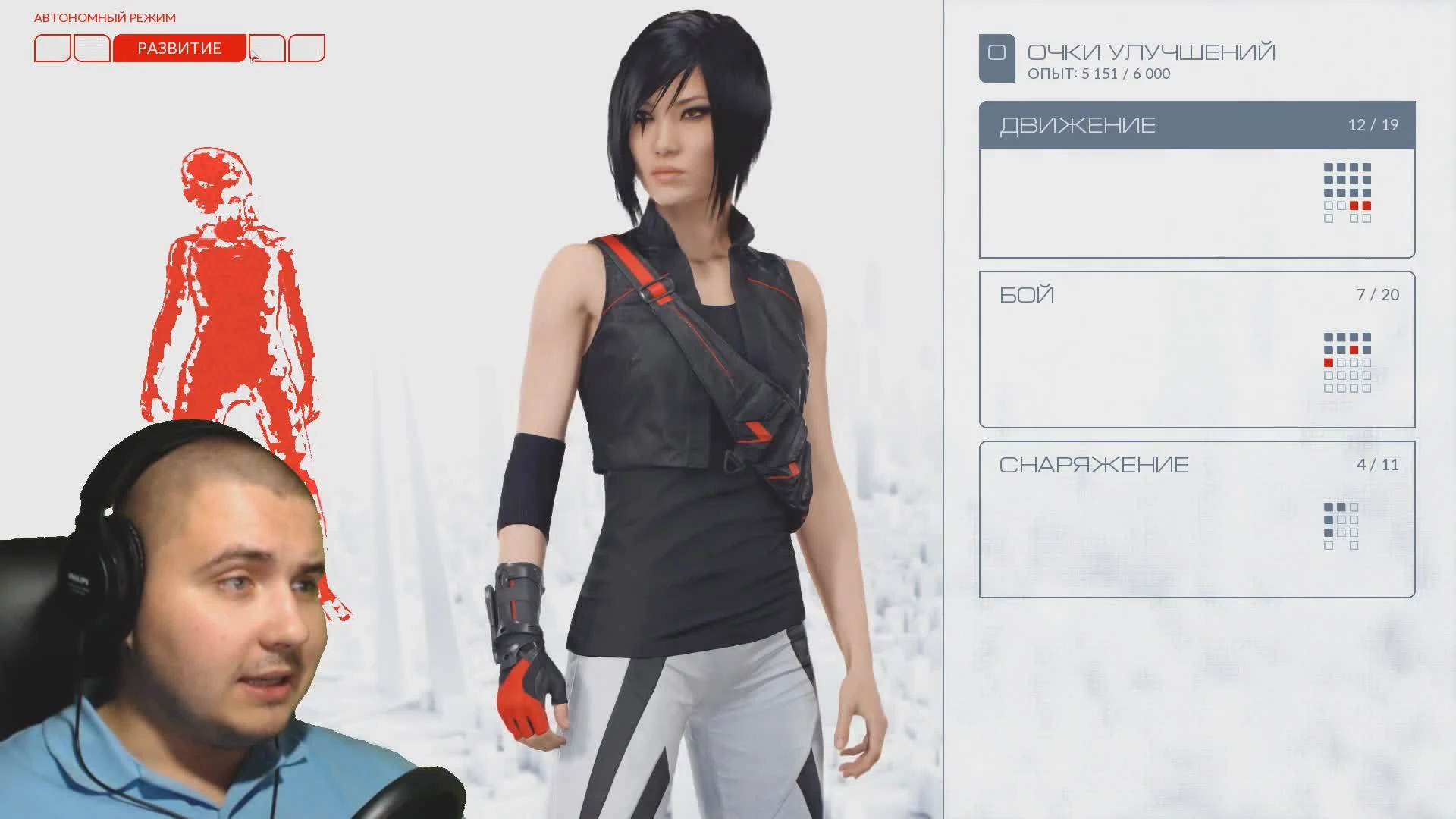Select the red filled node in ДВИЖЕНИЕ grid
The image size is (1456, 819).
click(1354, 206)
